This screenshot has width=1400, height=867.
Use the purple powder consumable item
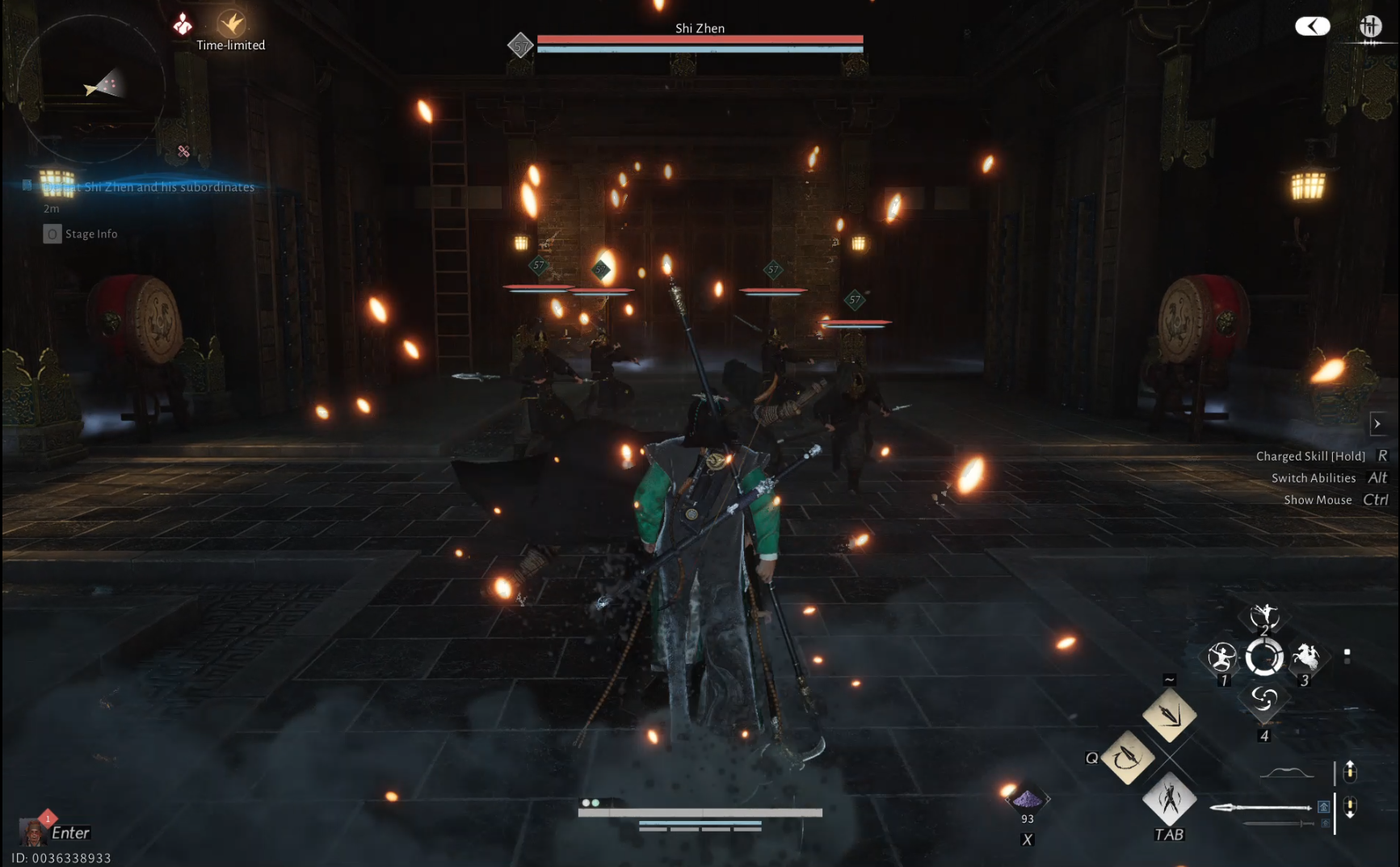pos(1028,800)
